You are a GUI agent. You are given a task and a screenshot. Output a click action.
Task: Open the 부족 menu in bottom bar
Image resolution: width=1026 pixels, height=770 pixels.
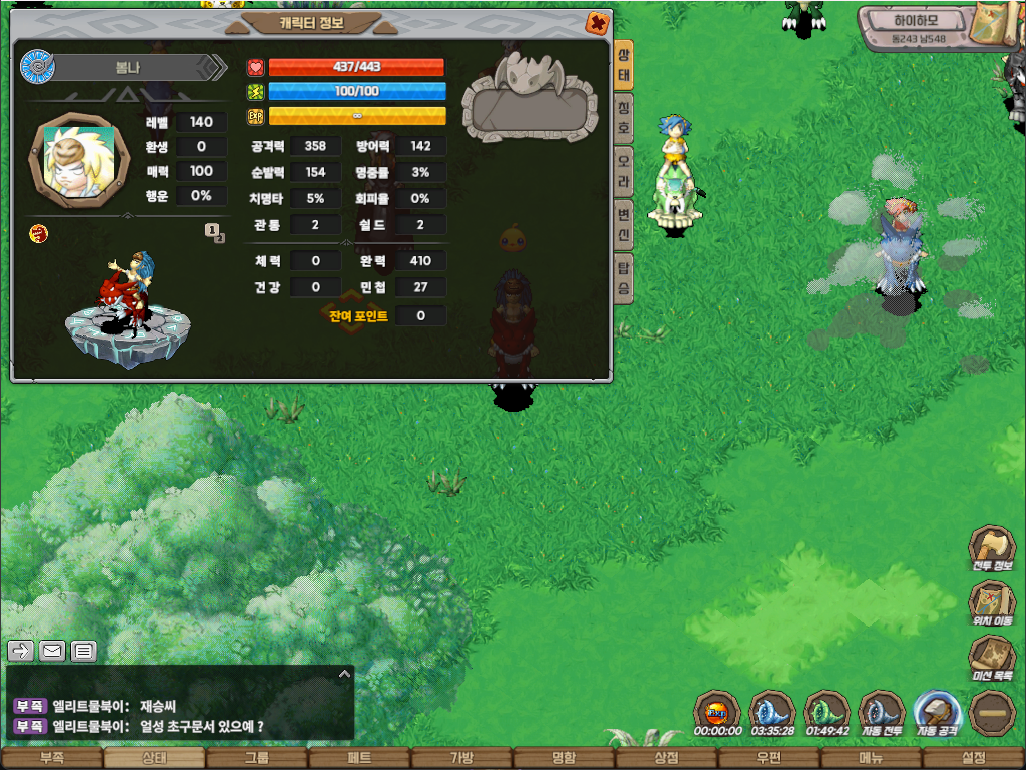(51, 758)
